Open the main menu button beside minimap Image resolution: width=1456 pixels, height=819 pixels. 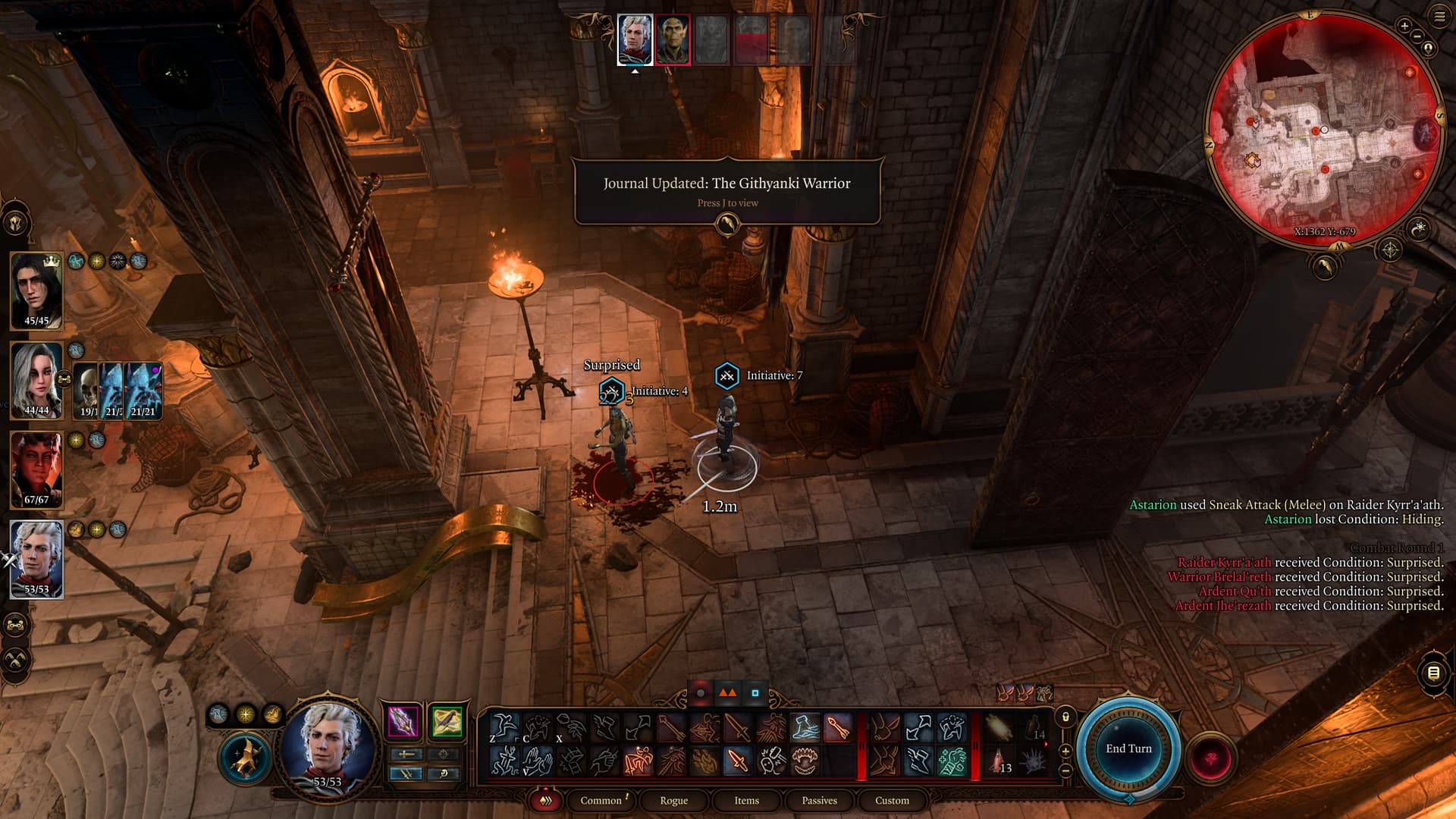pos(1439,16)
